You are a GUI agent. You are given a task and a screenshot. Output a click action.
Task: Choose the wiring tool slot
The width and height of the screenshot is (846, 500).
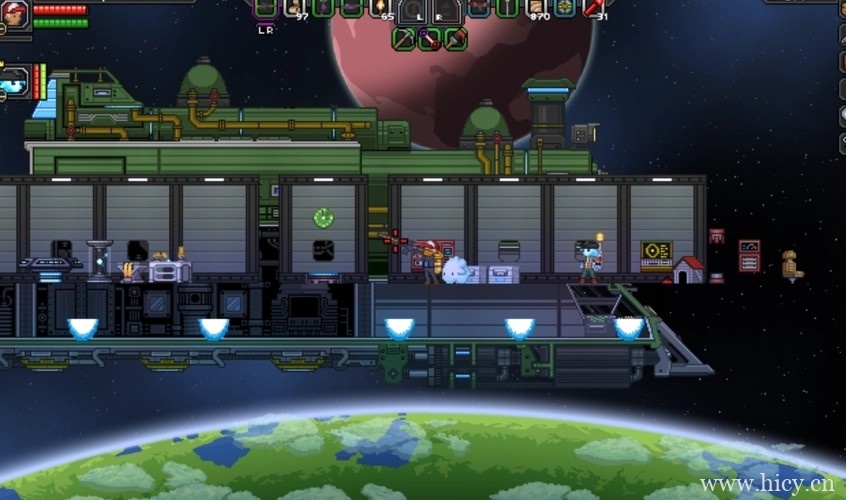(x=429, y=38)
